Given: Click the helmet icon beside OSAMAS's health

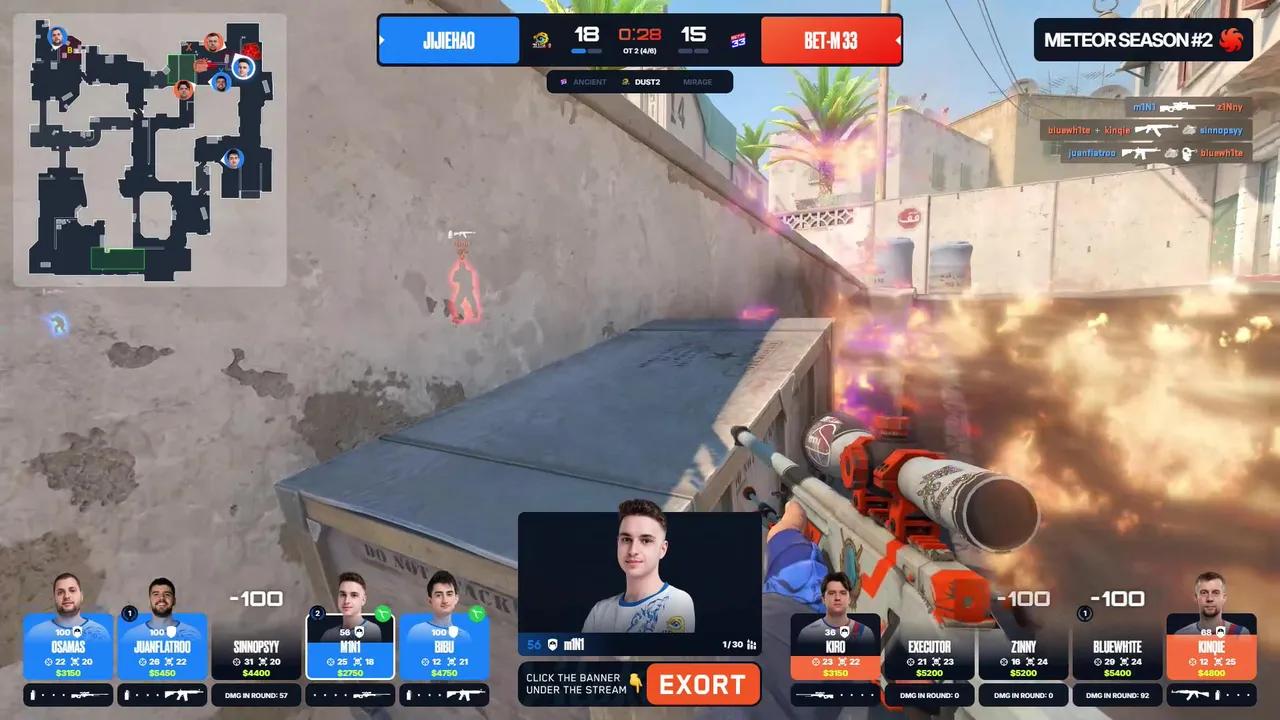Looking at the screenshot, I should 78,631.
